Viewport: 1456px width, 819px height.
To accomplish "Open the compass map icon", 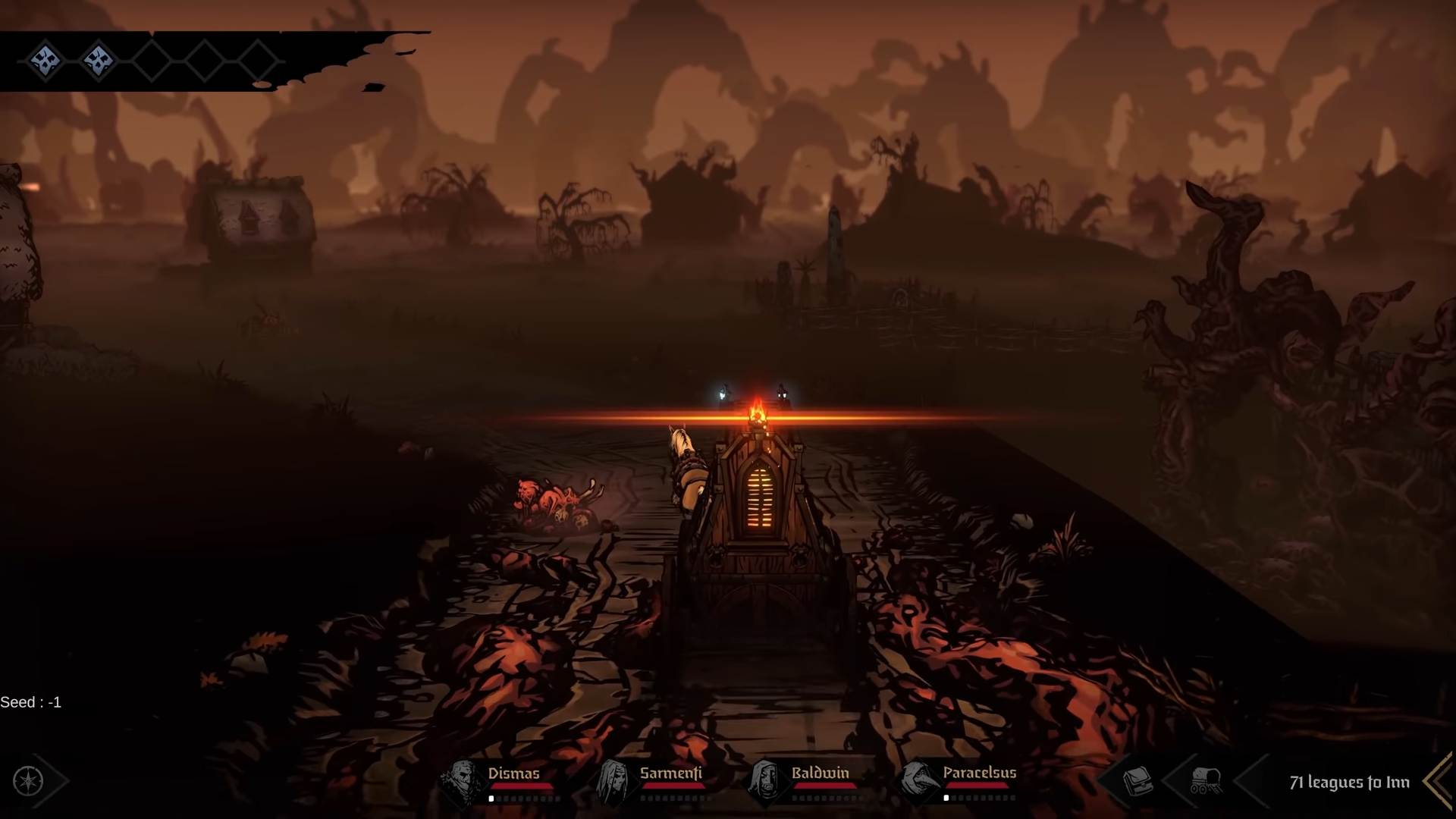I will [x=29, y=780].
